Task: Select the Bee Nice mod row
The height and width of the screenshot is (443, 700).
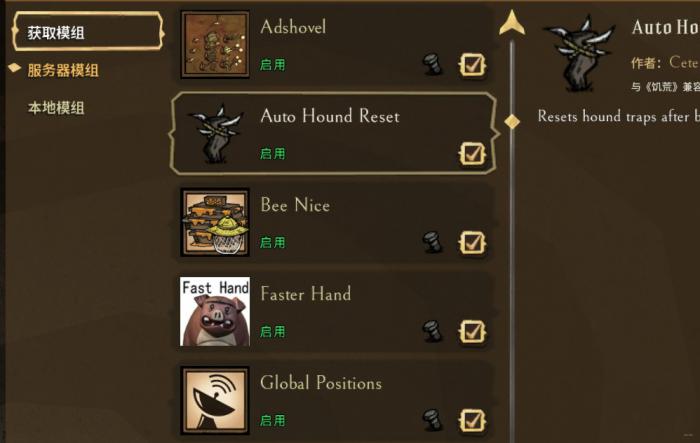Action: tap(330, 221)
